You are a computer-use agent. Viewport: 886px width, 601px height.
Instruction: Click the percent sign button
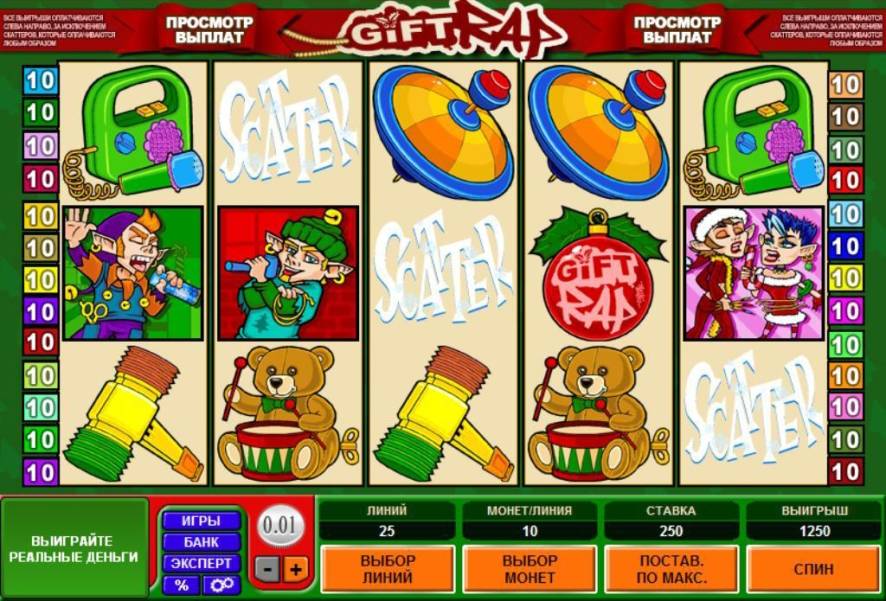click(x=181, y=585)
